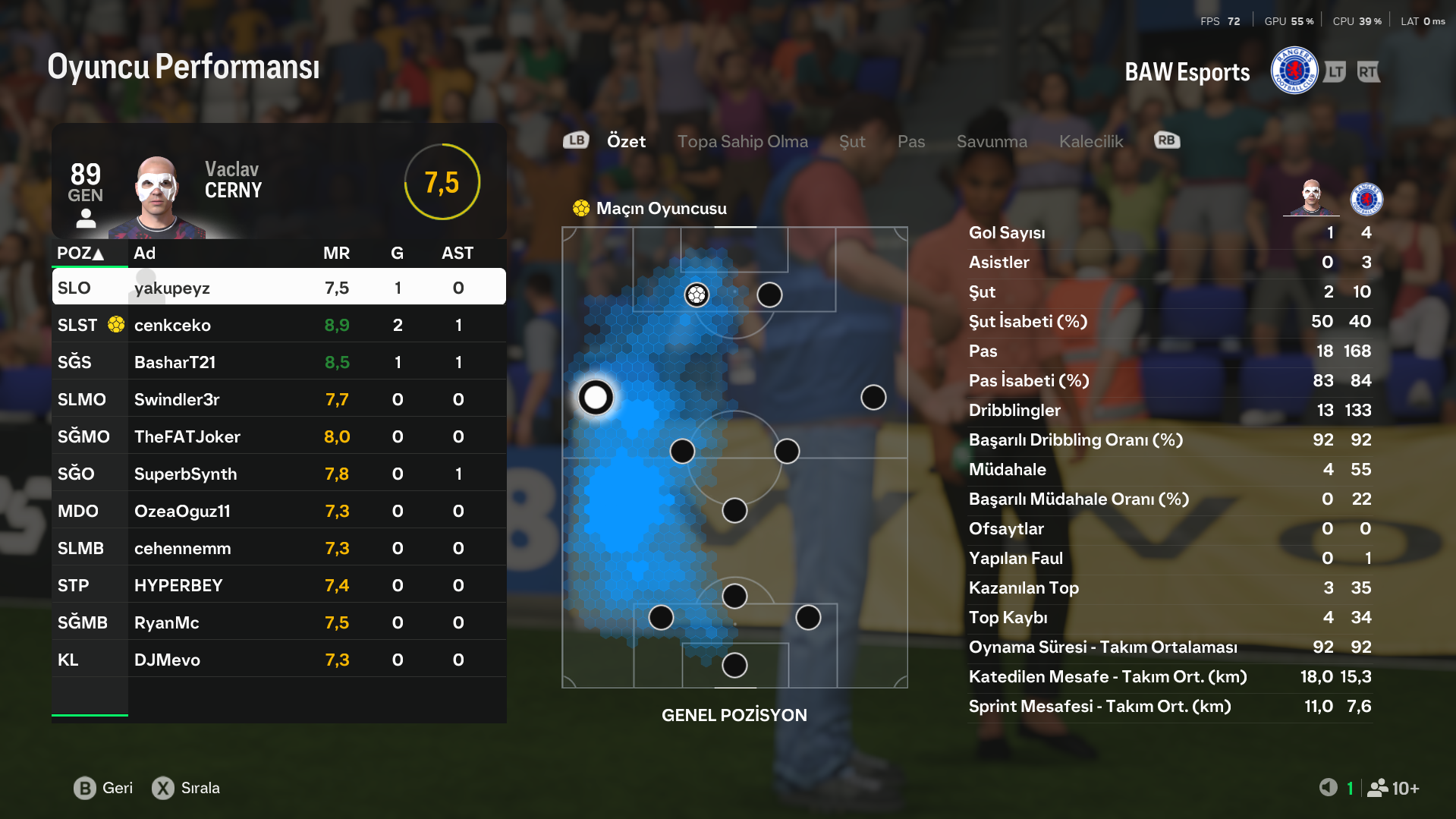1456x819 pixels.
Task: Sort the list by POZ column
Action: [x=80, y=254]
